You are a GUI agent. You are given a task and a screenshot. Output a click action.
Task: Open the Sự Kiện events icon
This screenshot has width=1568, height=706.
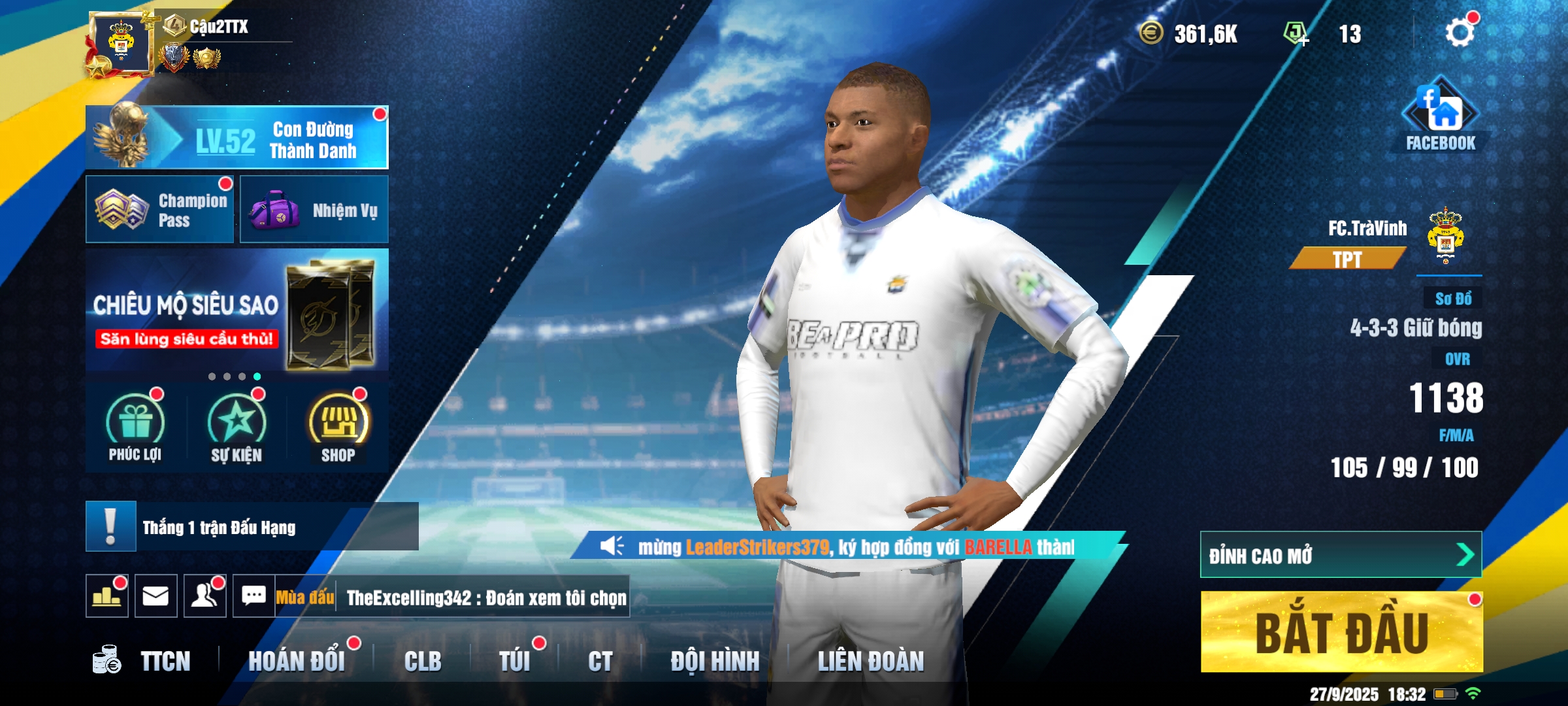(237, 427)
